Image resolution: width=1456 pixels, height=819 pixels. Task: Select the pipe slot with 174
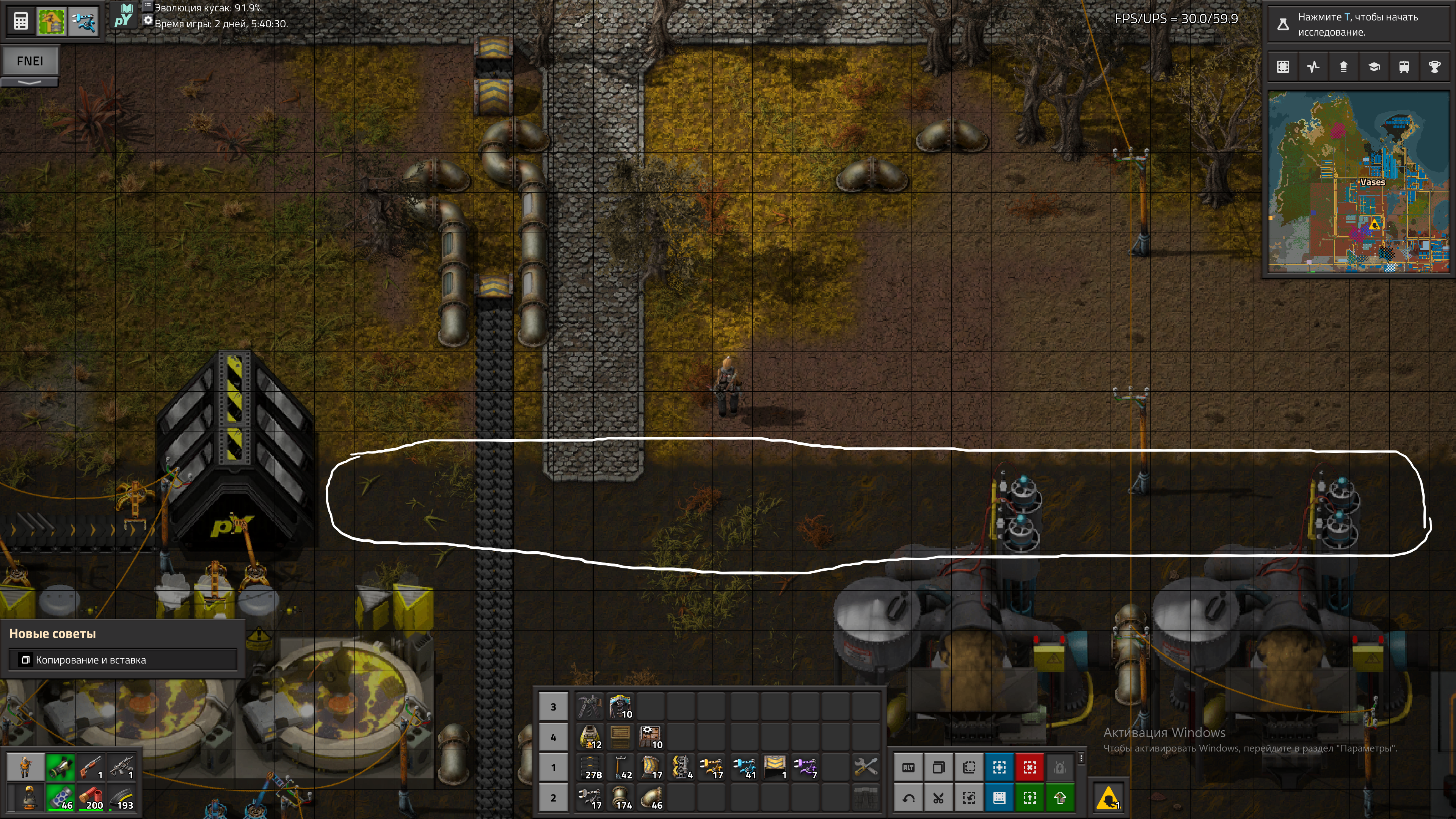[620, 797]
